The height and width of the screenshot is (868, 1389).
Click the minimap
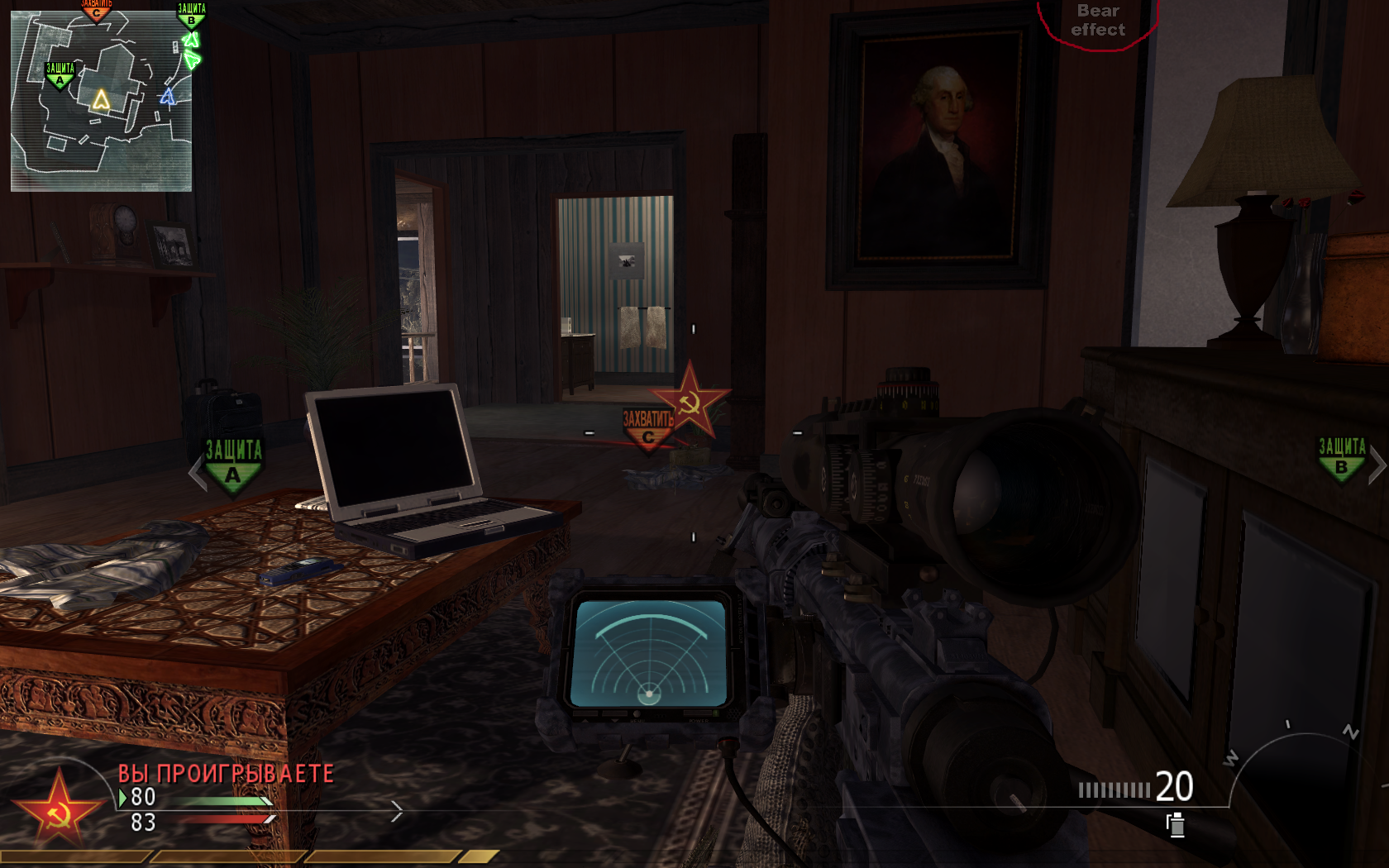[101, 101]
